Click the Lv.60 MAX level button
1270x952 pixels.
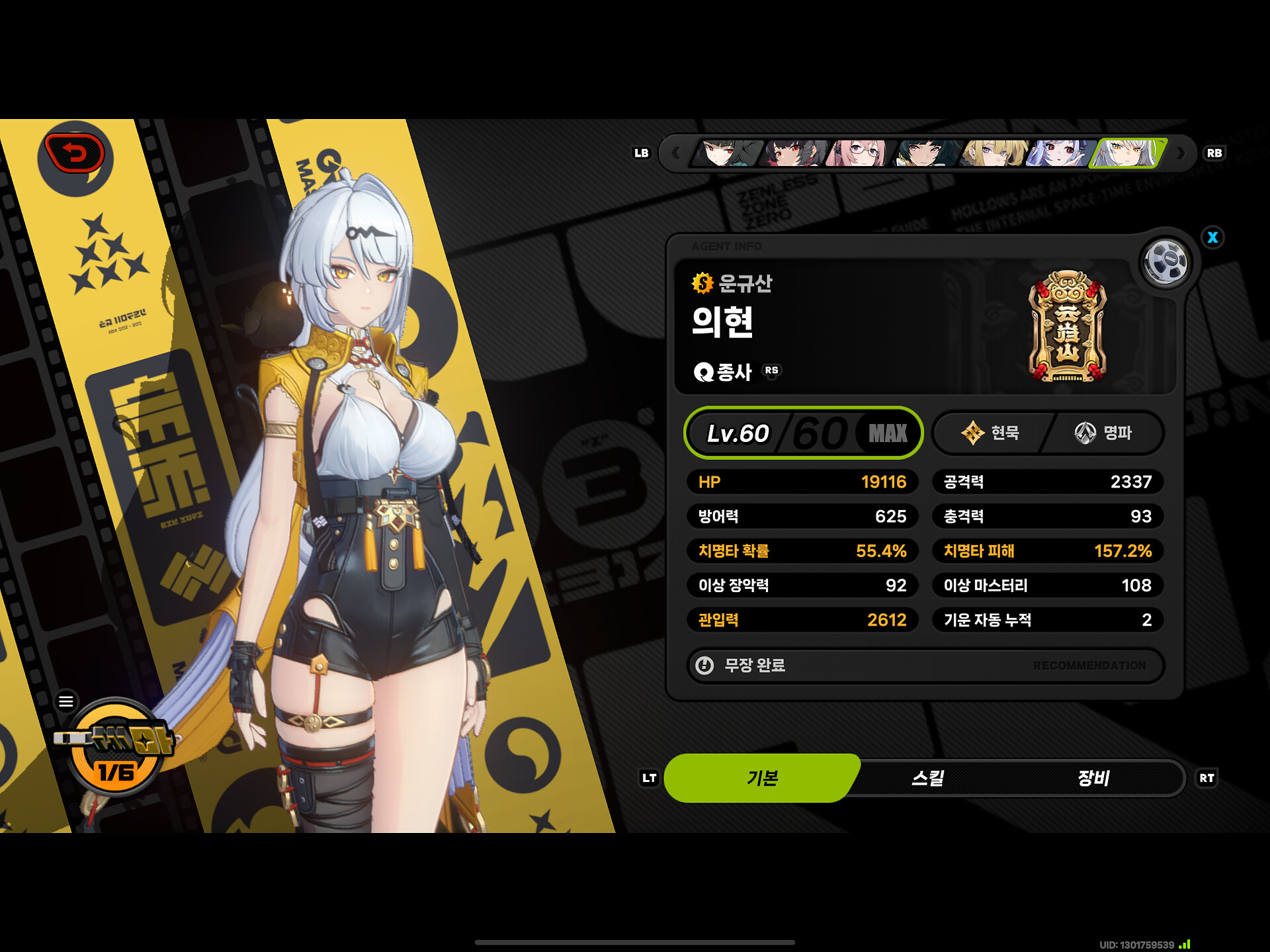(803, 433)
